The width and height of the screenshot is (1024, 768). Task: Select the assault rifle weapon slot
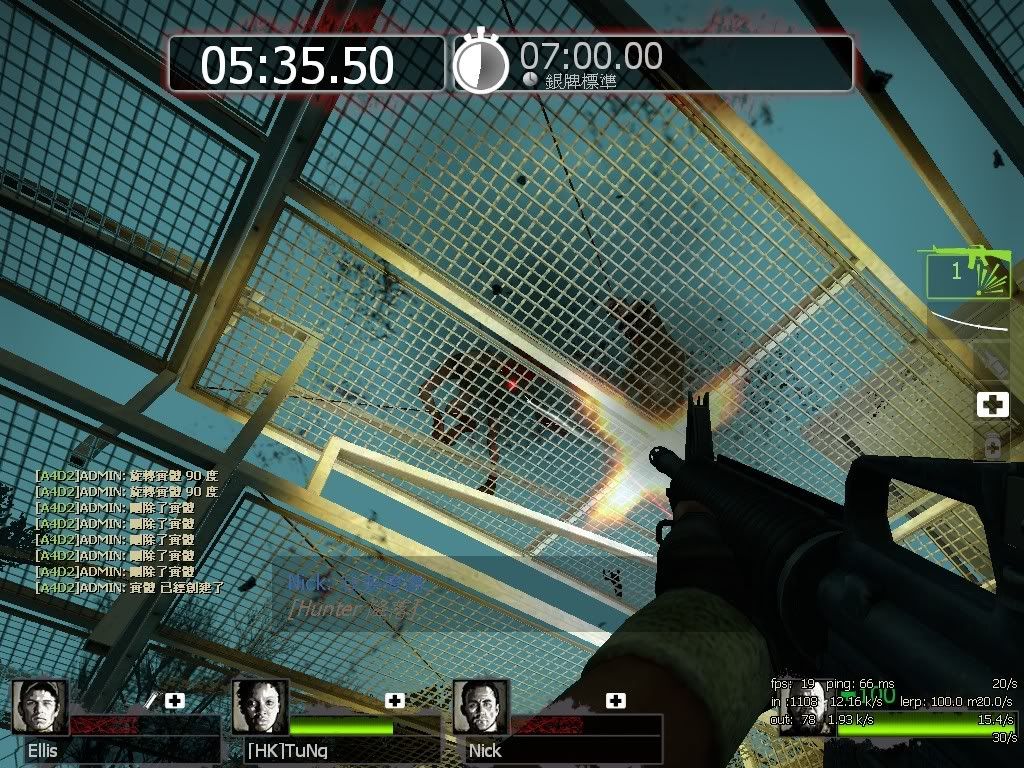click(x=965, y=273)
